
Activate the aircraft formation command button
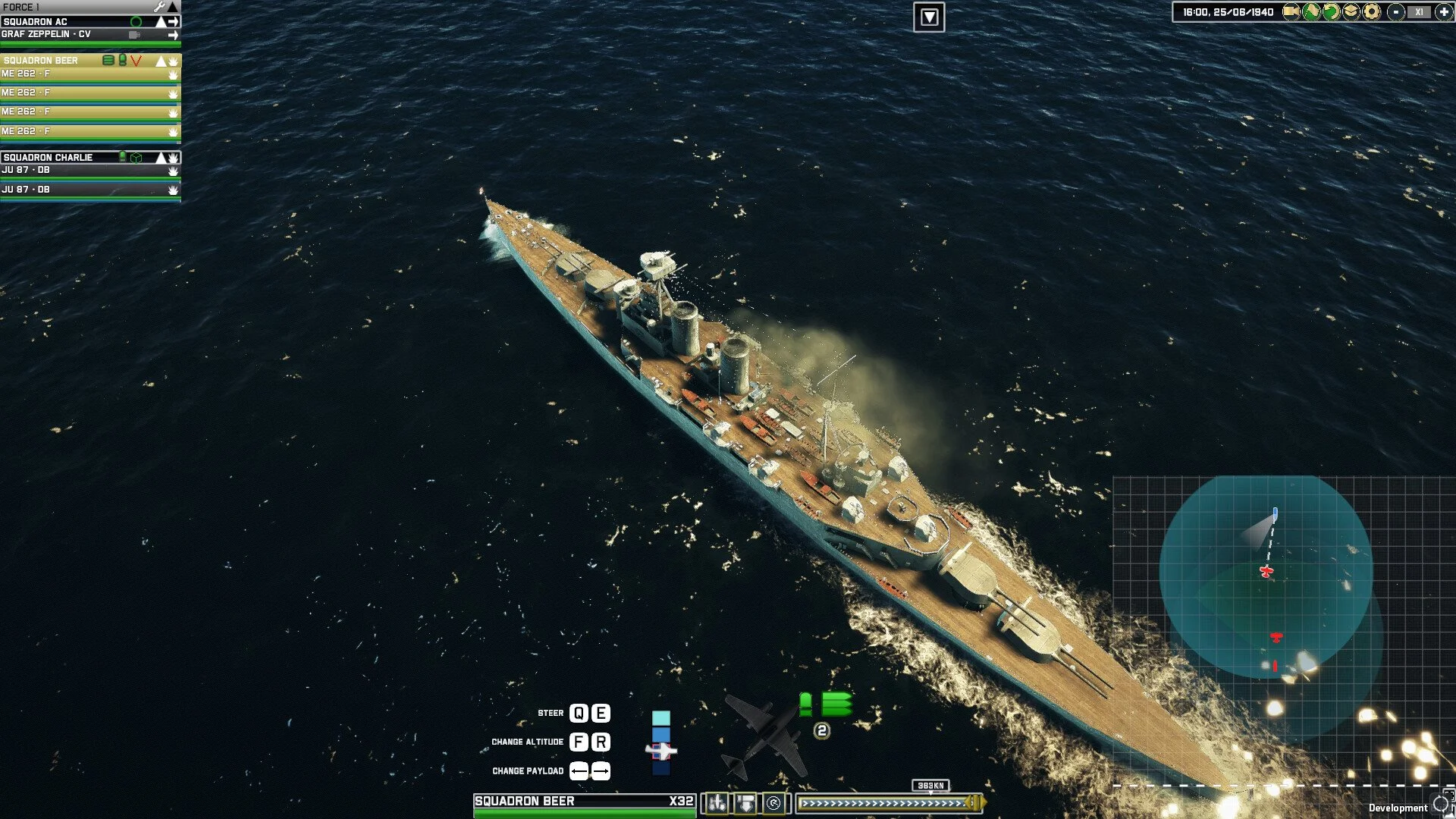tap(717, 802)
